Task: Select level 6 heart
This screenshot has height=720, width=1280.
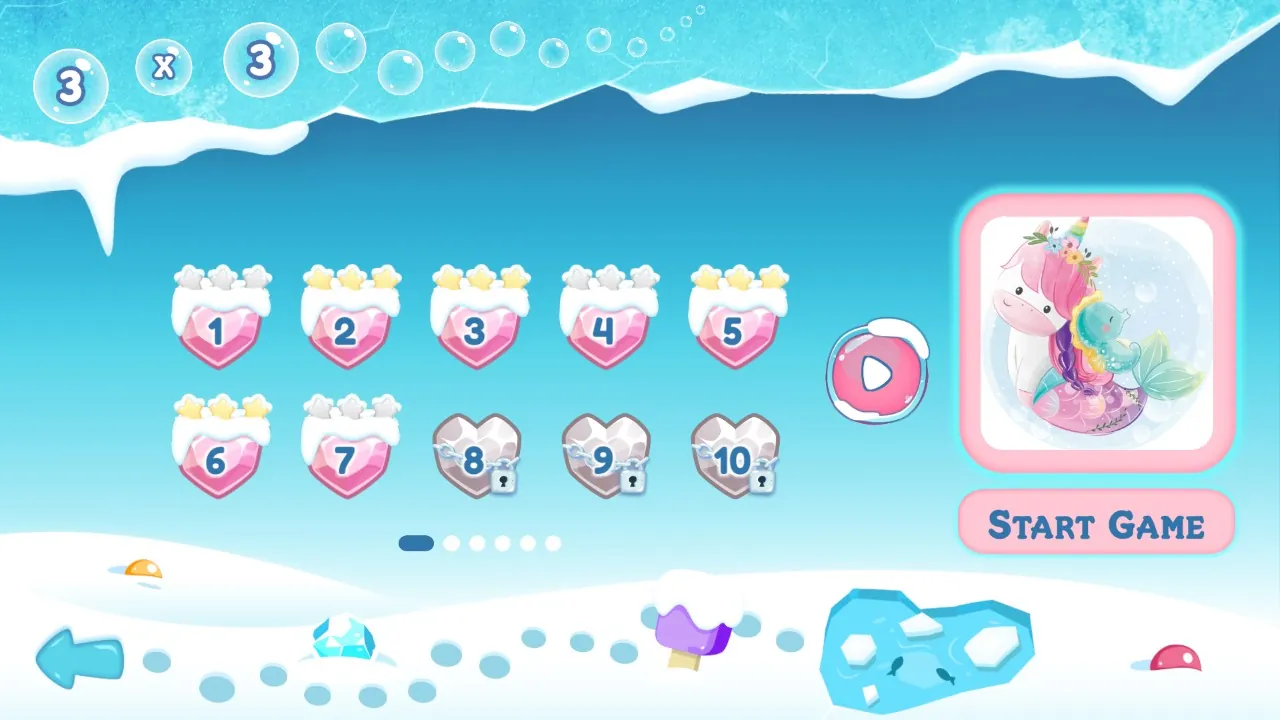Action: 218,460
